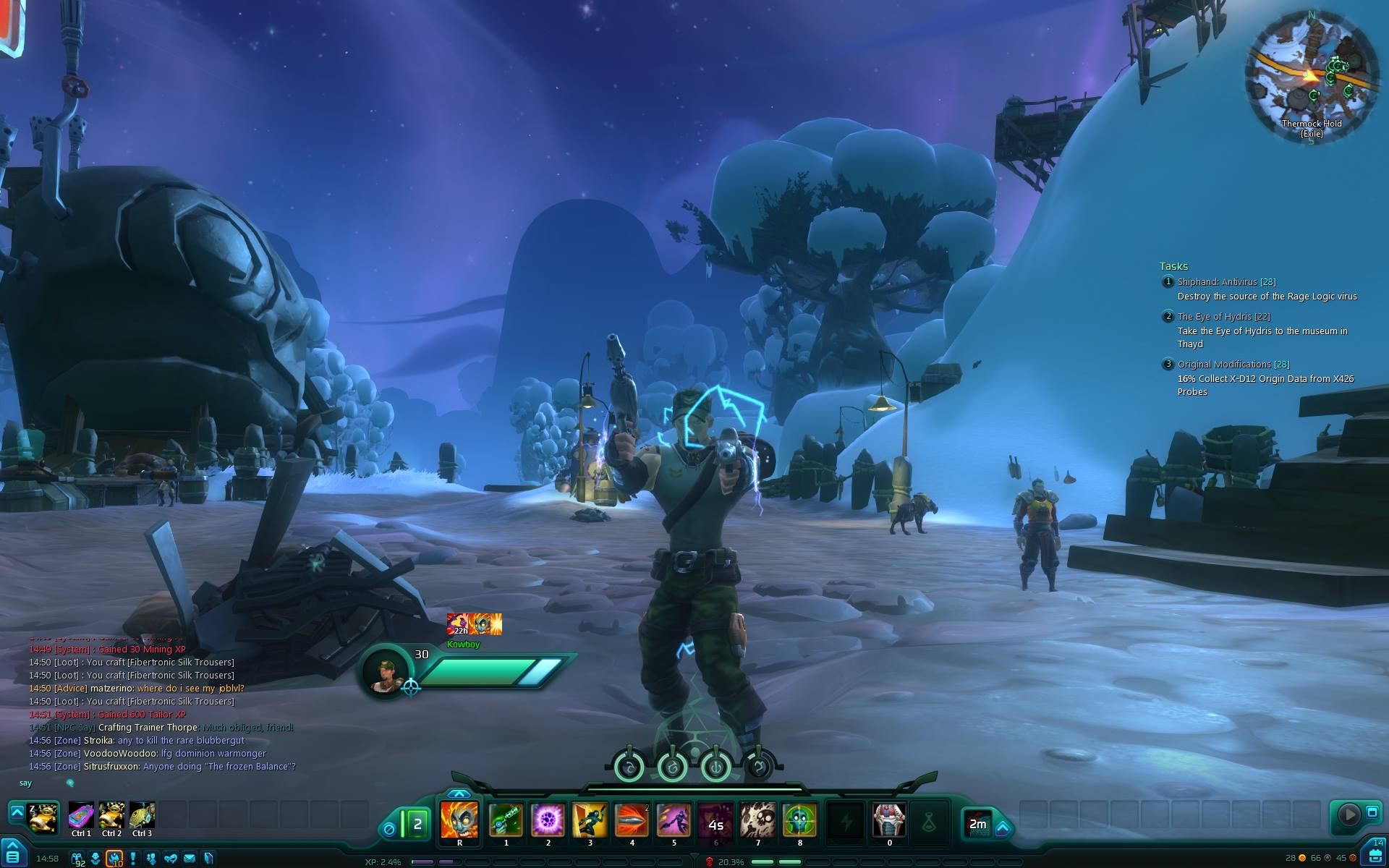The width and height of the screenshot is (1389, 868).
Task: Use the gadget item in slot 0
Action: 889,820
